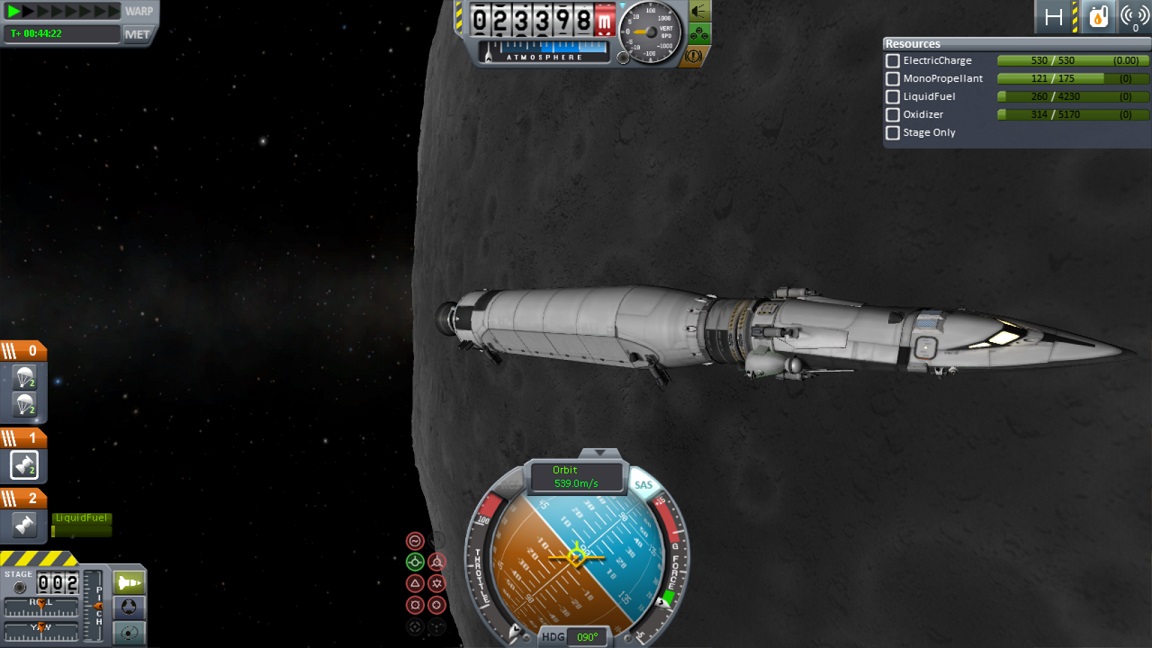Toggle the brakes warning button
The width and height of the screenshot is (1152, 648).
693,56
